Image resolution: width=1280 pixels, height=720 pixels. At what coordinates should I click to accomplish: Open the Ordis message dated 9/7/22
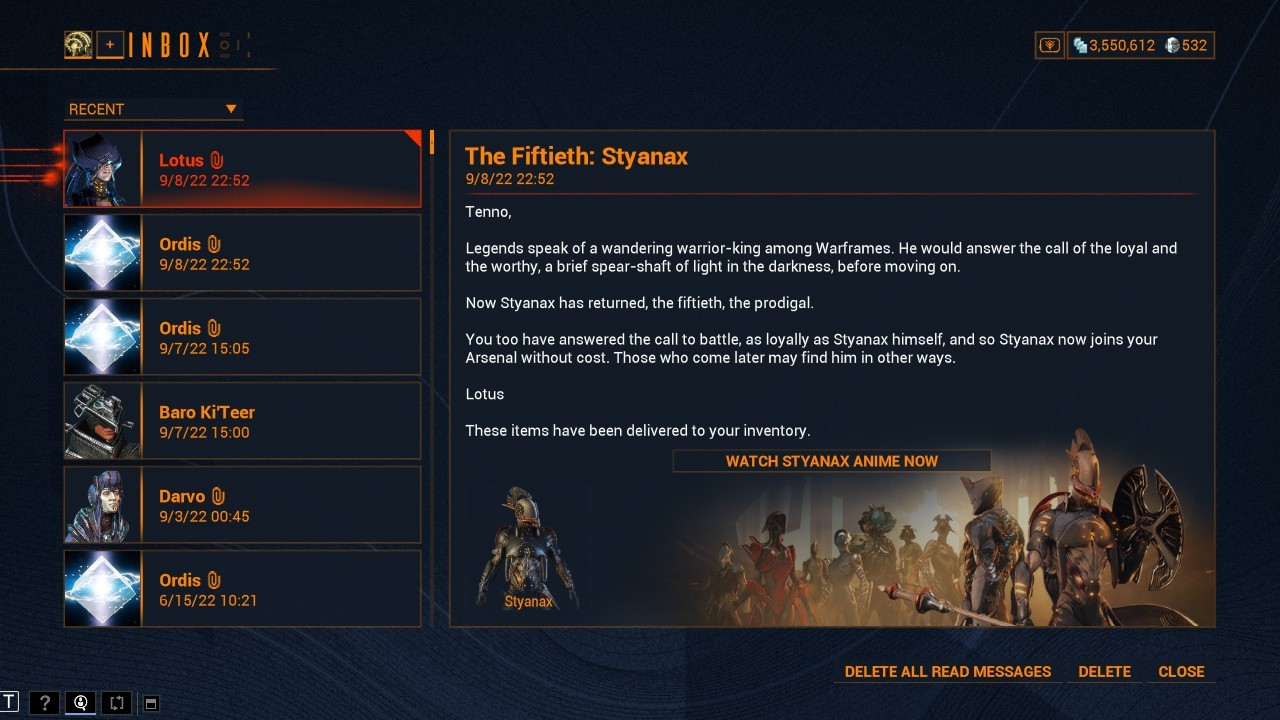coord(242,336)
